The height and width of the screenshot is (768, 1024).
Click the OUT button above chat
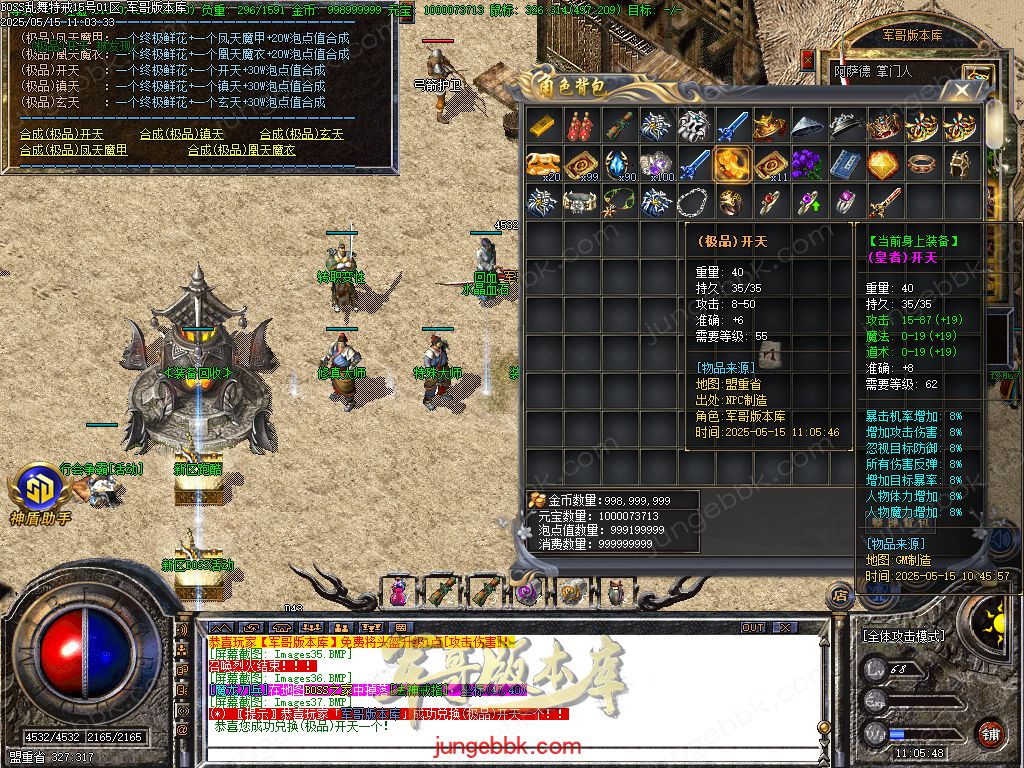753,628
